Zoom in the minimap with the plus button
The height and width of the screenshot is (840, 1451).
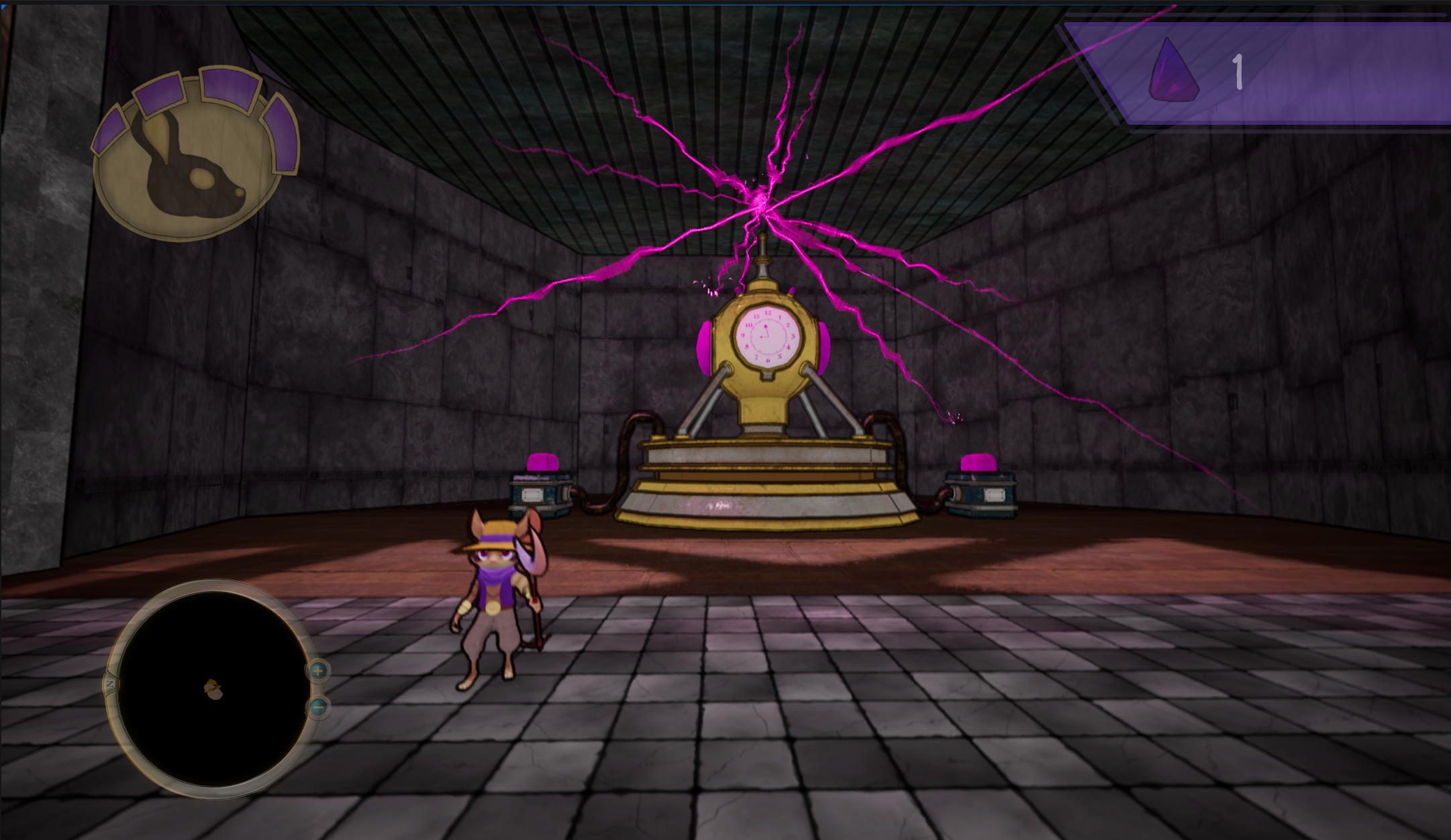tap(318, 670)
